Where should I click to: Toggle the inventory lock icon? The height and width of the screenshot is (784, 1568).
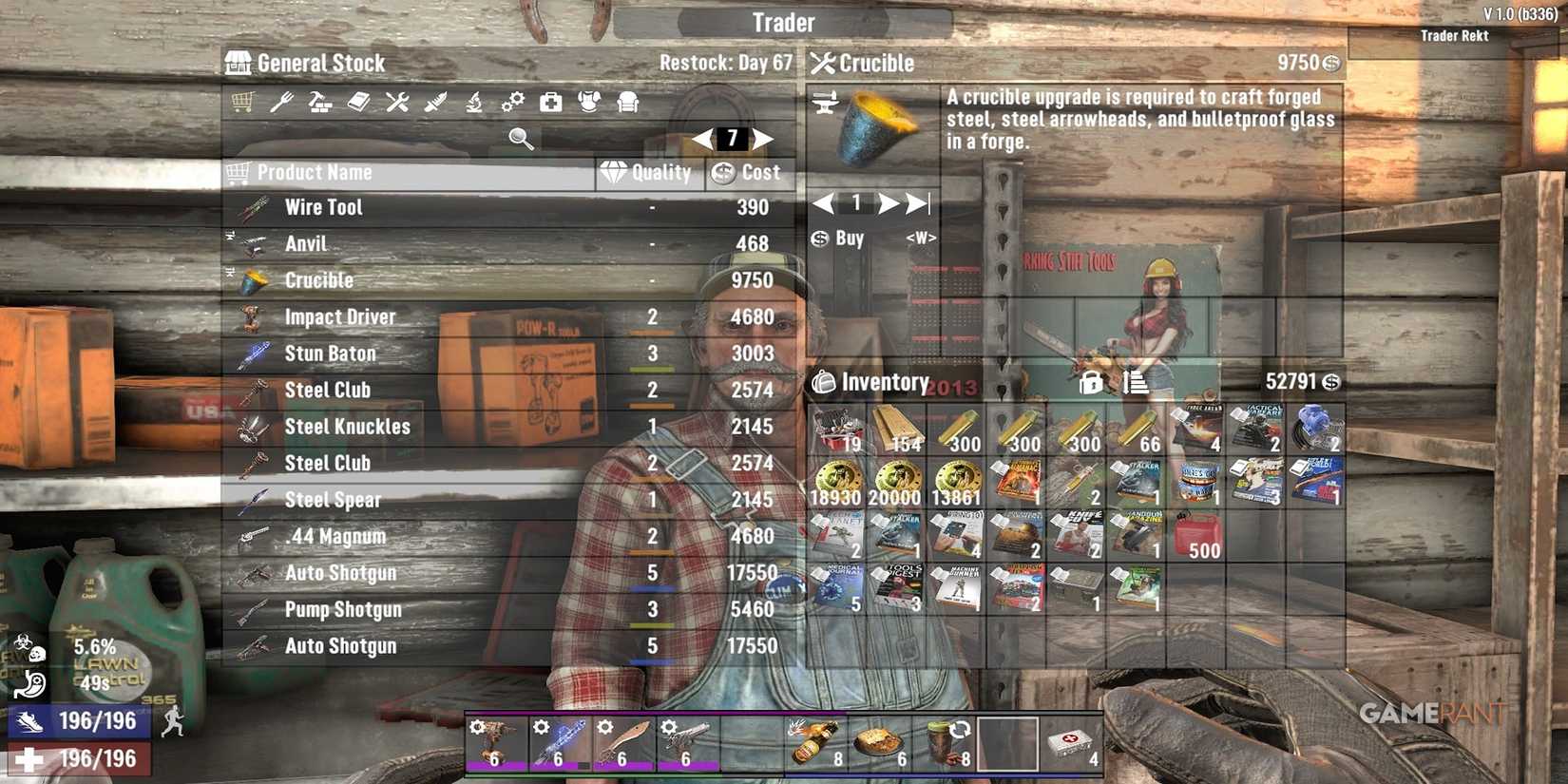click(1092, 382)
